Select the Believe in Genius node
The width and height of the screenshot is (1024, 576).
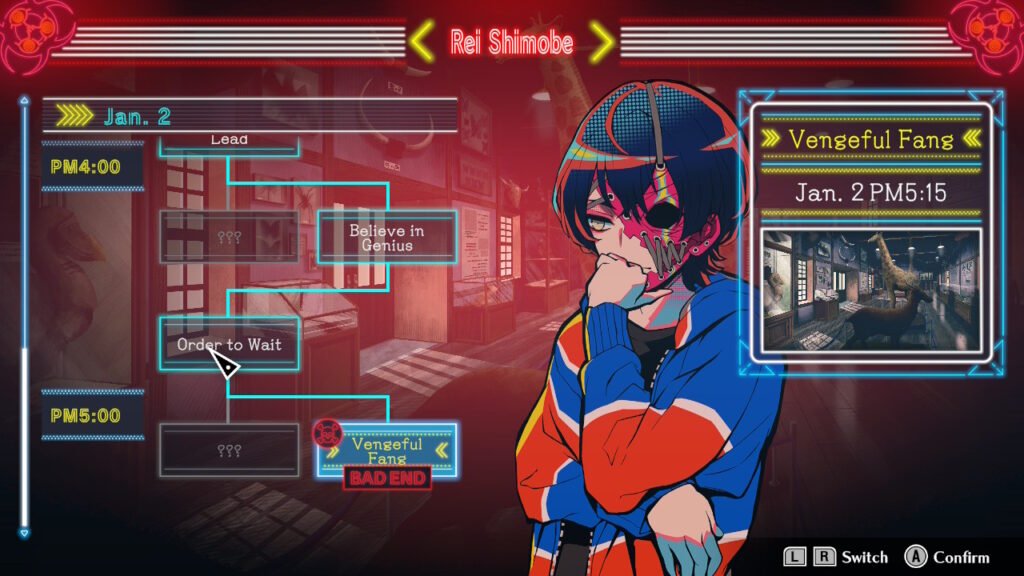click(387, 237)
